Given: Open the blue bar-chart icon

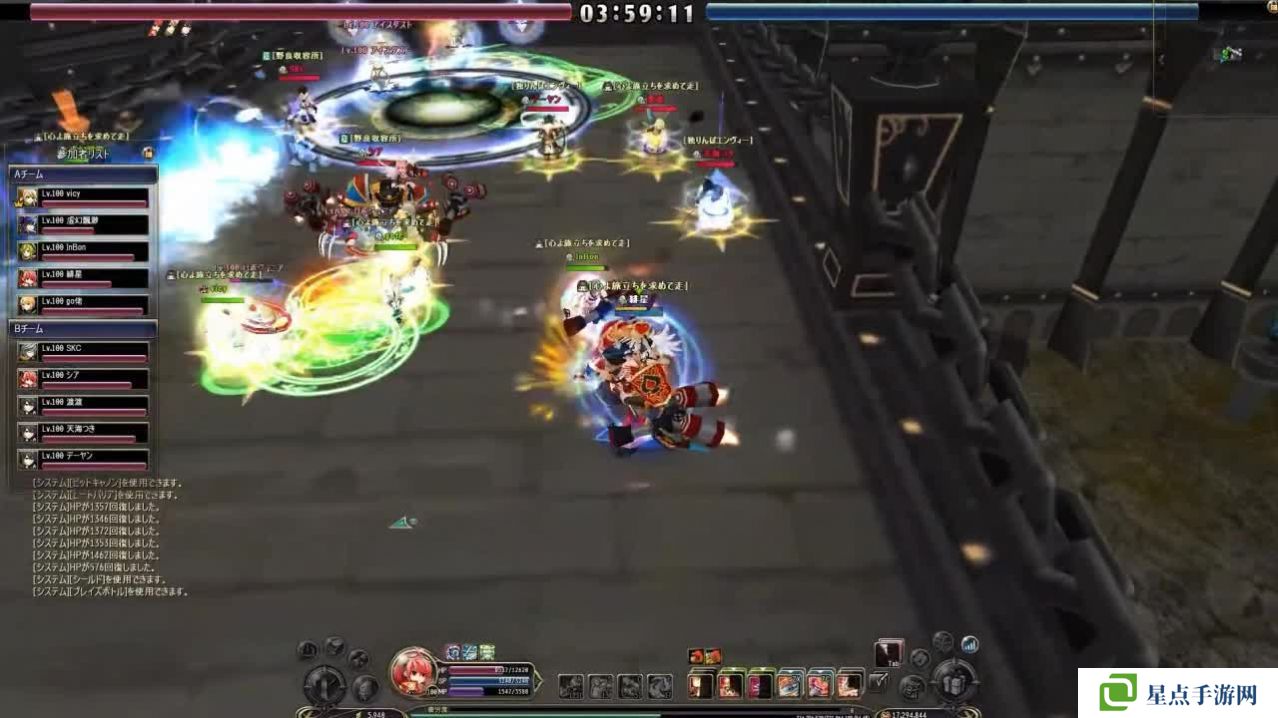Looking at the screenshot, I should (x=968, y=644).
